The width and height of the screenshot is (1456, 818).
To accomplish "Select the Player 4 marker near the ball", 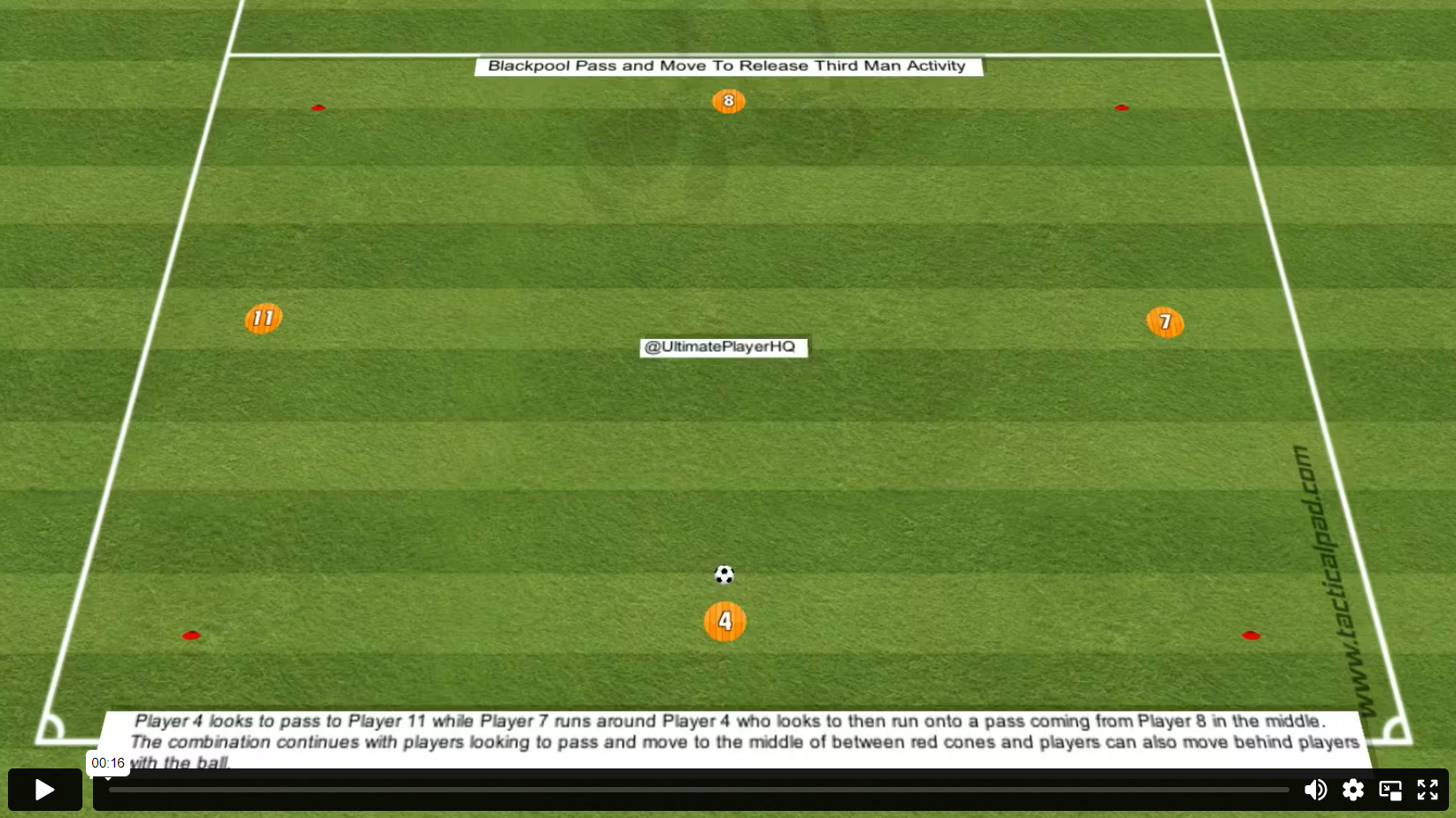I will point(724,621).
